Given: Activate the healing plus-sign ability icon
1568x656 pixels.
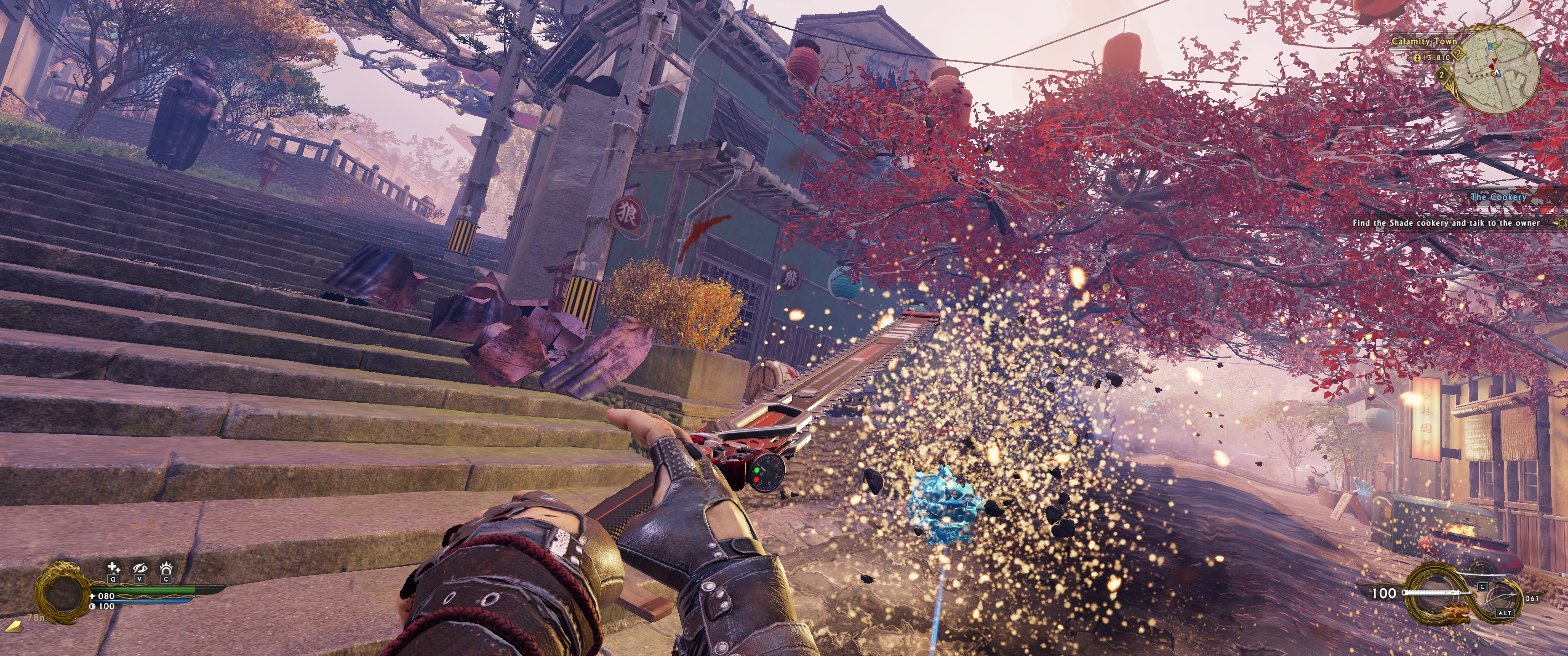Looking at the screenshot, I should point(113,569).
